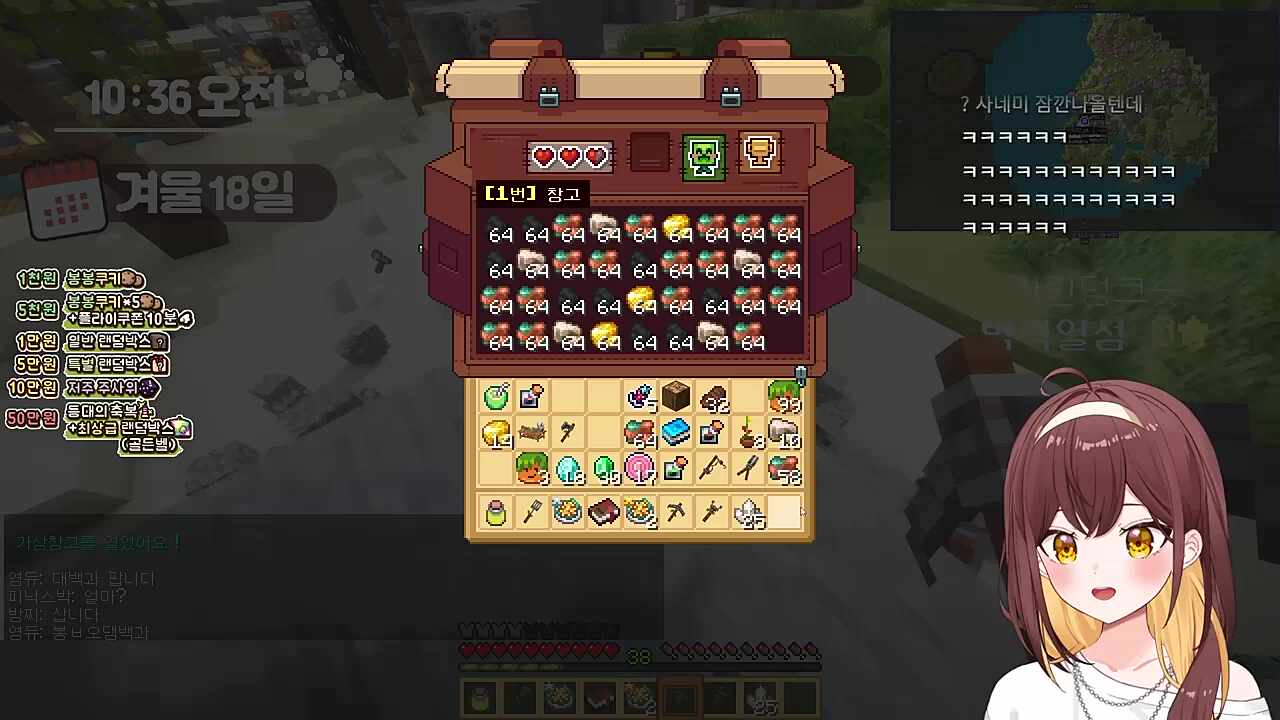The width and height of the screenshot is (1280, 720).
Task: Pick the yellow-green jar in the hotbar row
Action: (496, 513)
